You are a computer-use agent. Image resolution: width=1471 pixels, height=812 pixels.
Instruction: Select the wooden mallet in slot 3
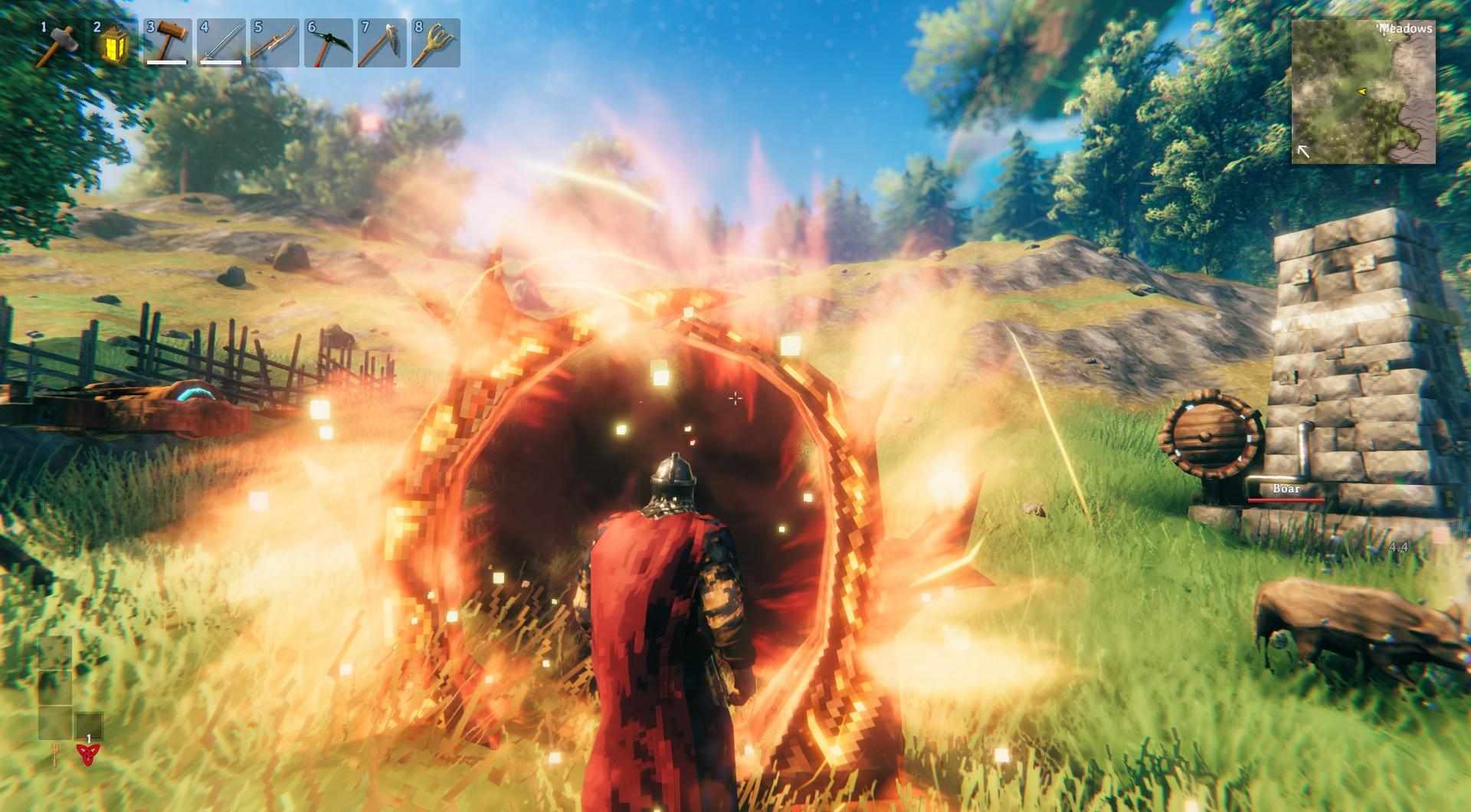click(168, 44)
